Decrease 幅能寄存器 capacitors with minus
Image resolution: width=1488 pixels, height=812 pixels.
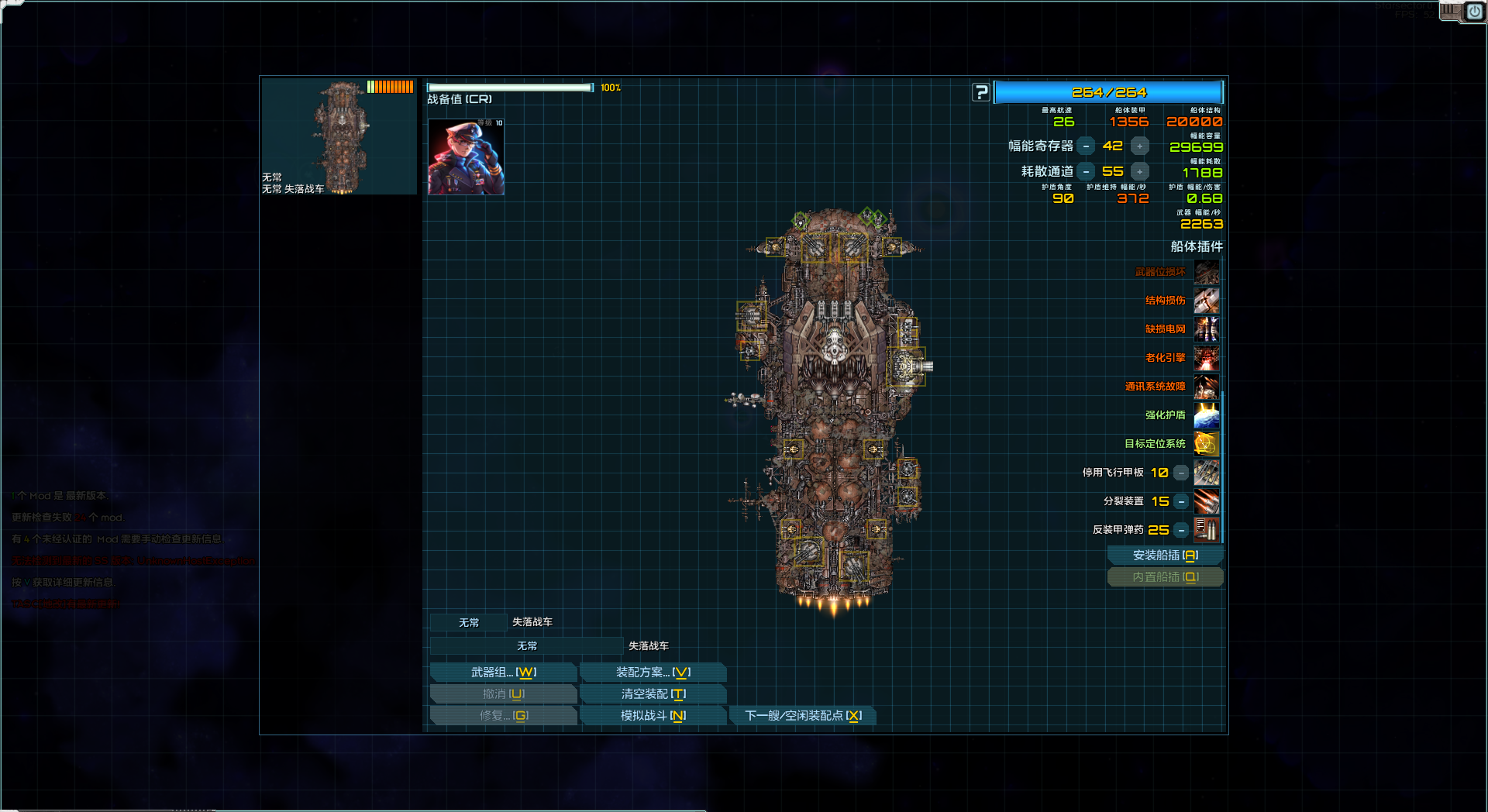pos(1087,146)
